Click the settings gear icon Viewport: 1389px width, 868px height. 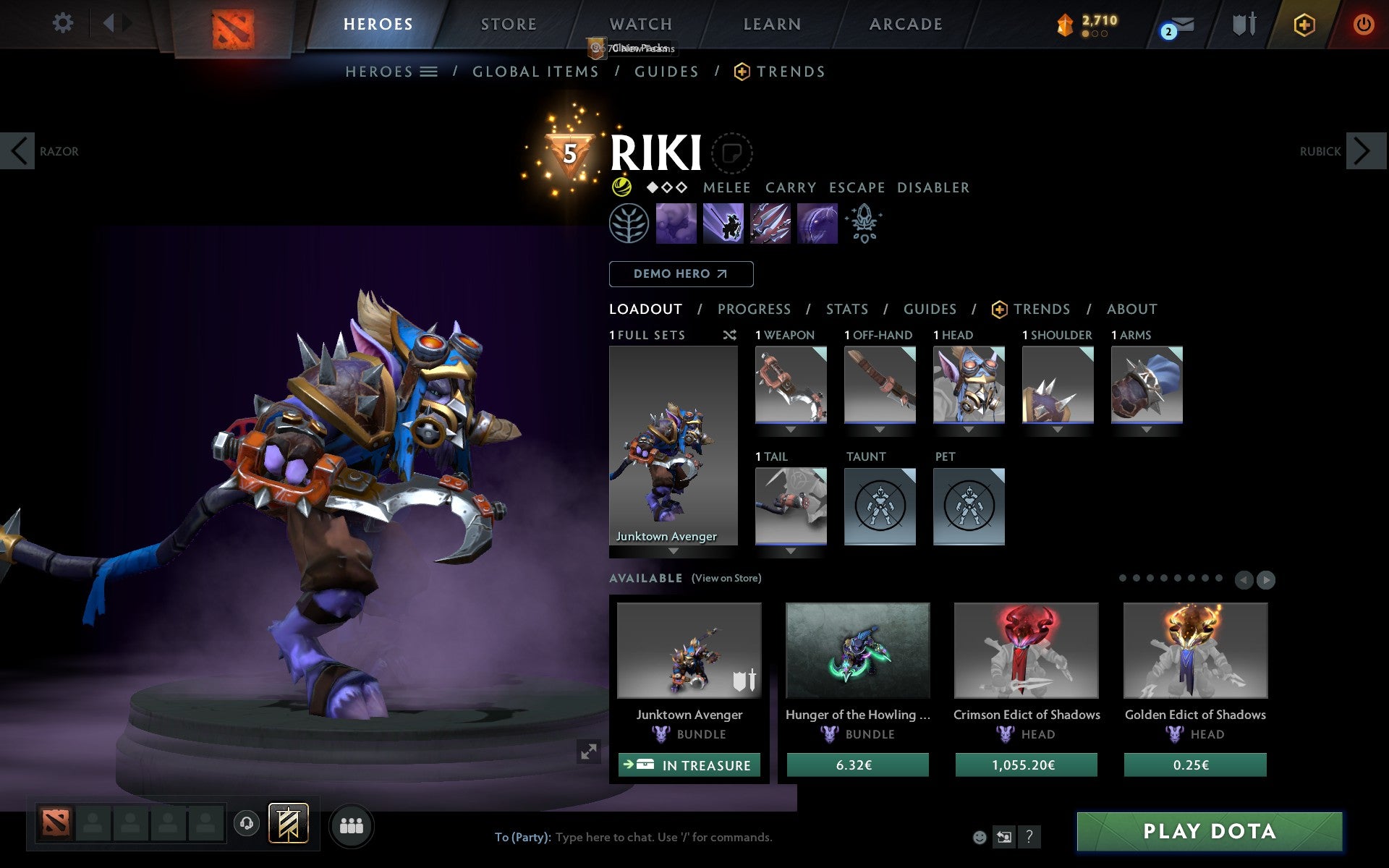[x=64, y=22]
